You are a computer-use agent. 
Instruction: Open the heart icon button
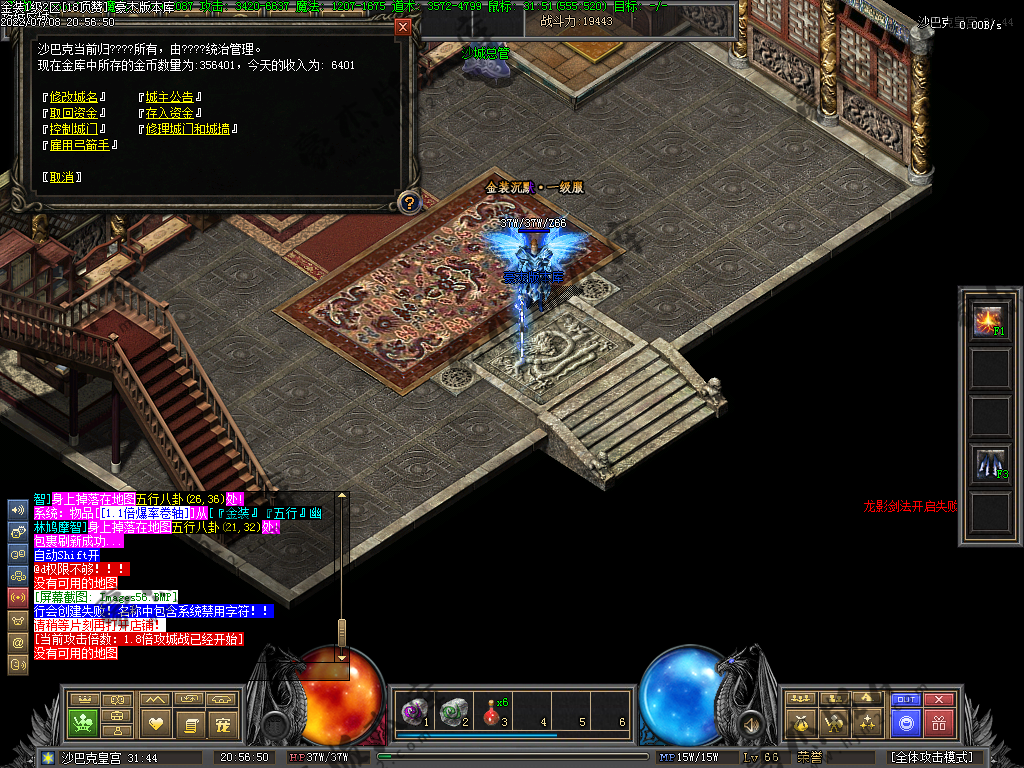pos(155,722)
